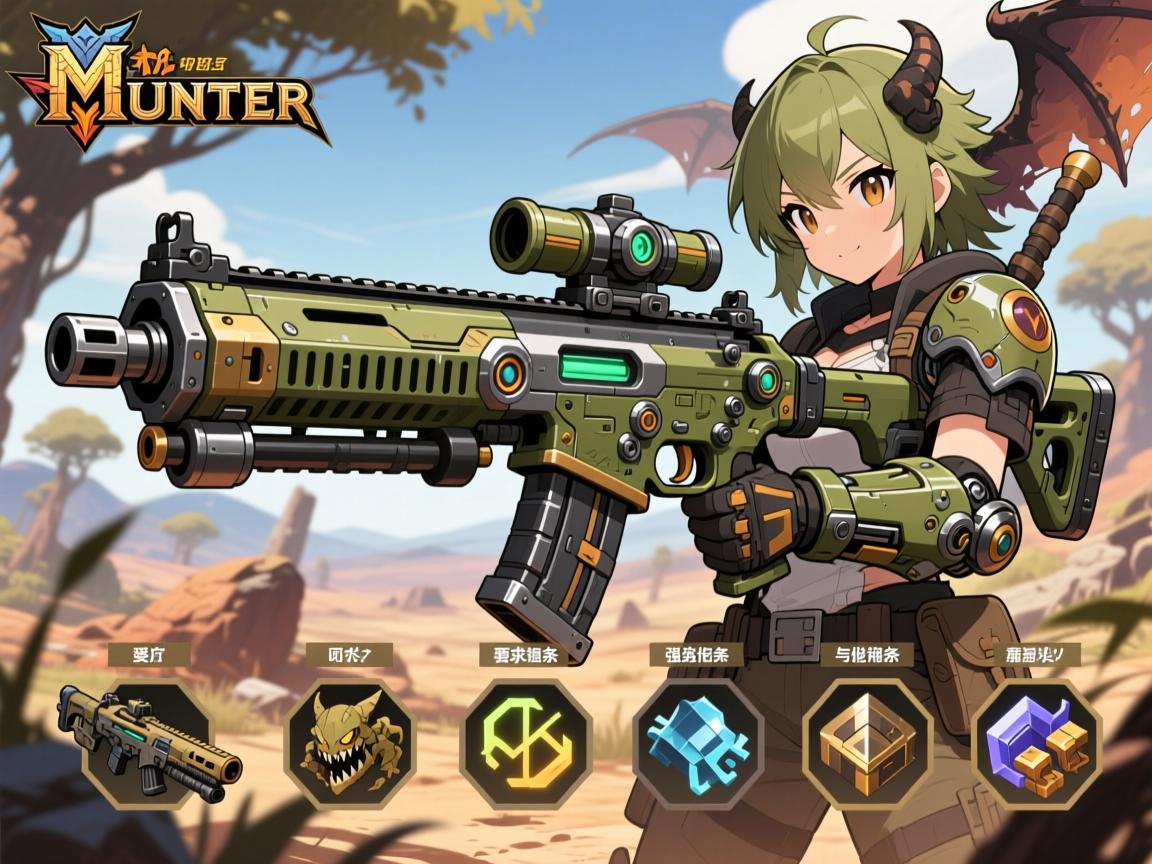Choose the fanged monster skull icon
Screen dimensions: 1152x864
[x=351, y=743]
